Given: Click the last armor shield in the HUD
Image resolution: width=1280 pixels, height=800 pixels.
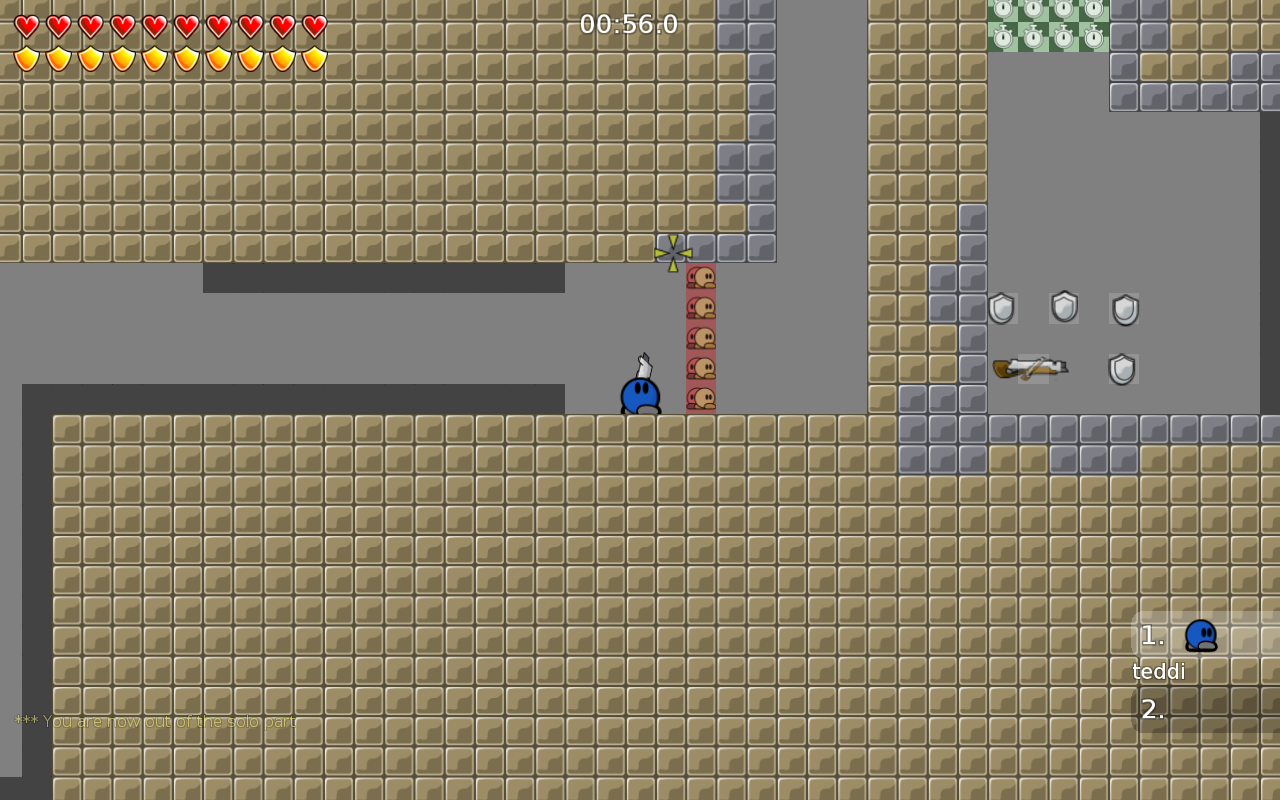Looking at the screenshot, I should [314, 58].
